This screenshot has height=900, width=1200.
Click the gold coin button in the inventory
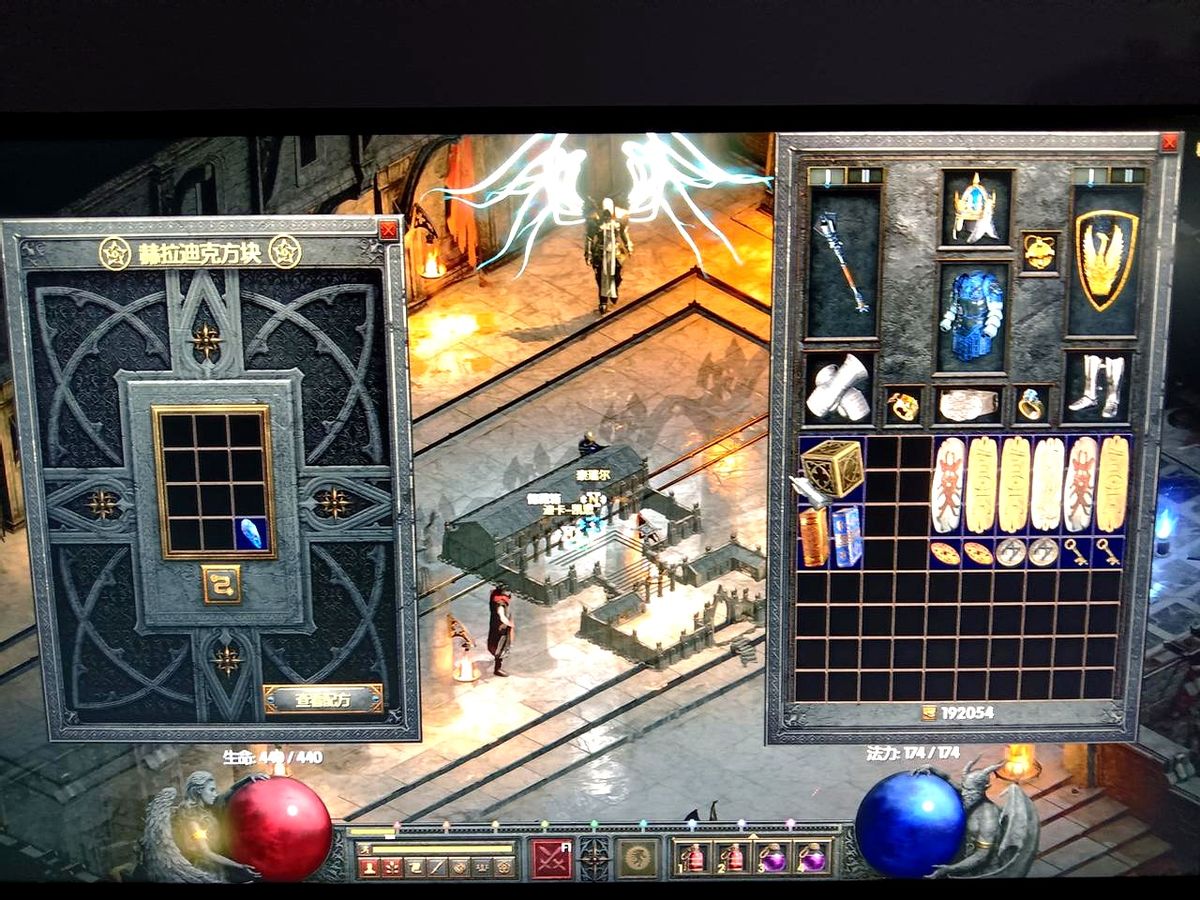929,713
